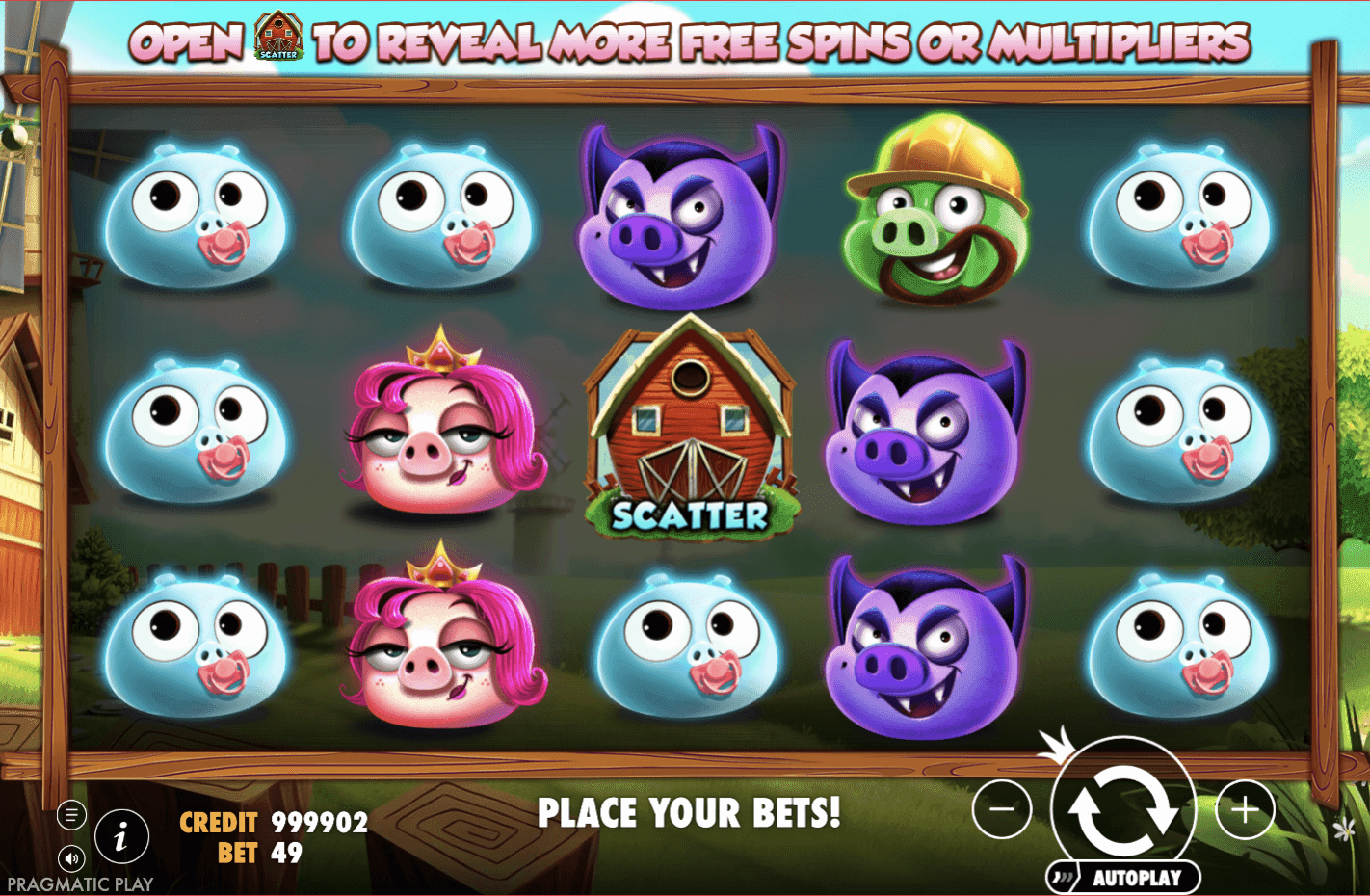Viewport: 1370px width, 896px height.
Task: Start AUTOPLAY from its label
Action: (x=1140, y=877)
